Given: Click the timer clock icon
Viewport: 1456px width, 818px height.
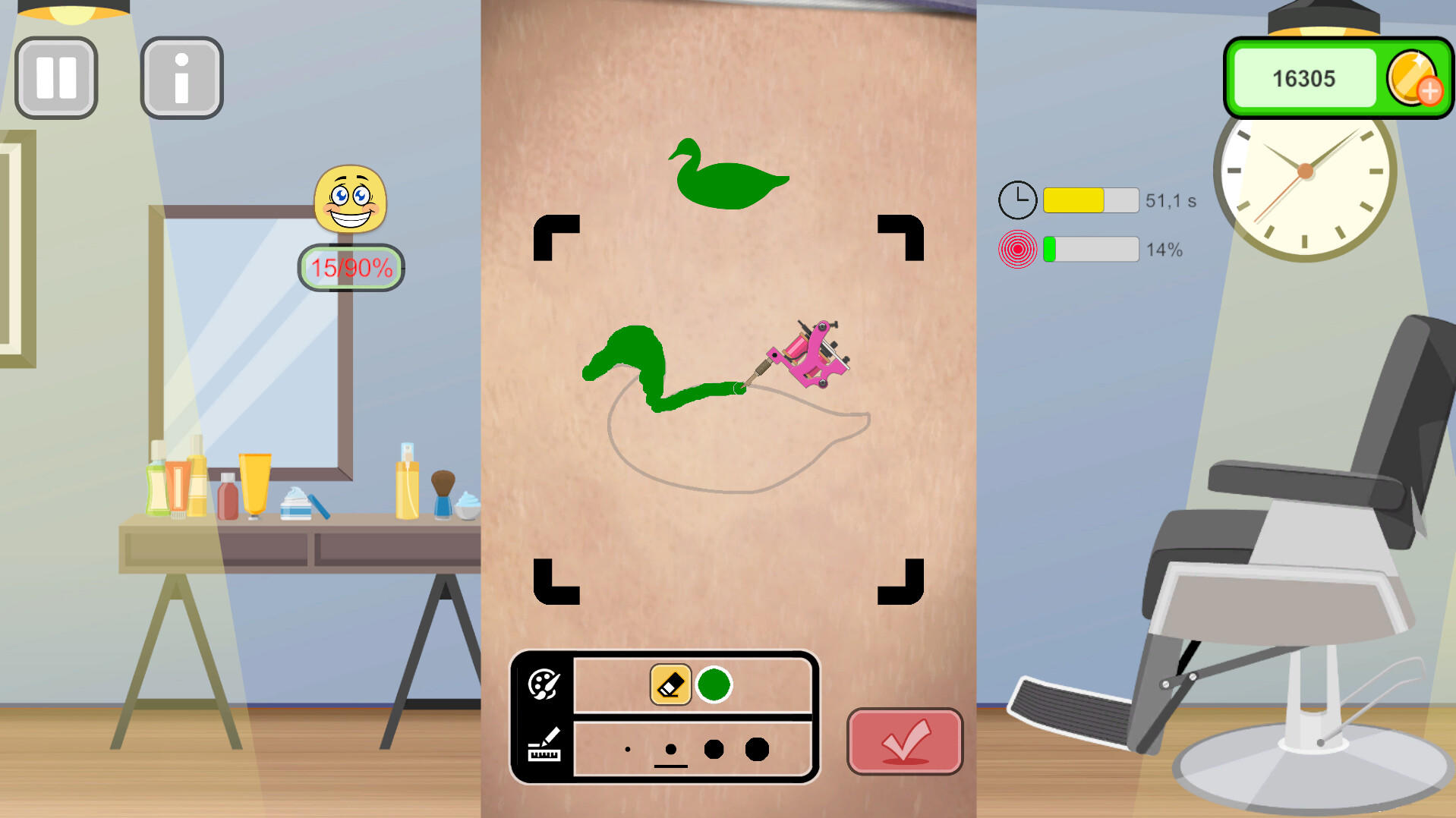Looking at the screenshot, I should click(x=1018, y=199).
